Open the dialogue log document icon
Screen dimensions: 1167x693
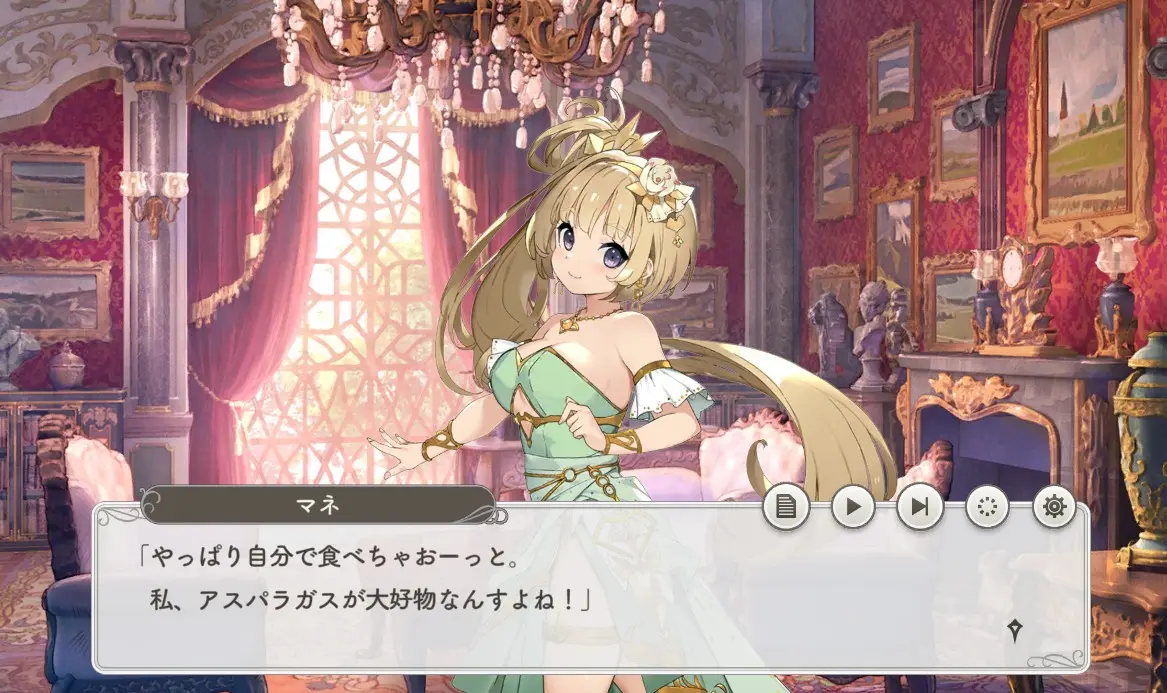pyautogui.click(x=786, y=508)
